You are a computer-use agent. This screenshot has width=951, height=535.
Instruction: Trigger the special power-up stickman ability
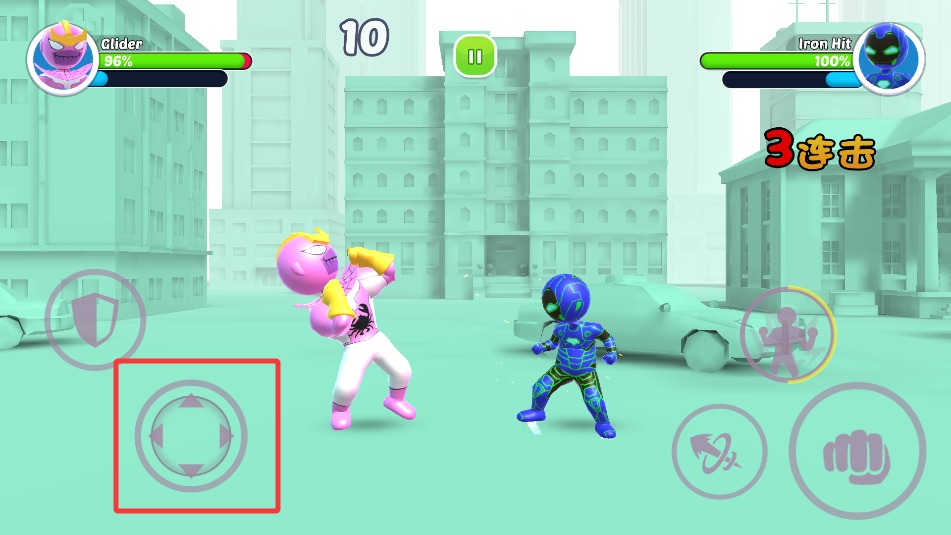tap(787, 334)
